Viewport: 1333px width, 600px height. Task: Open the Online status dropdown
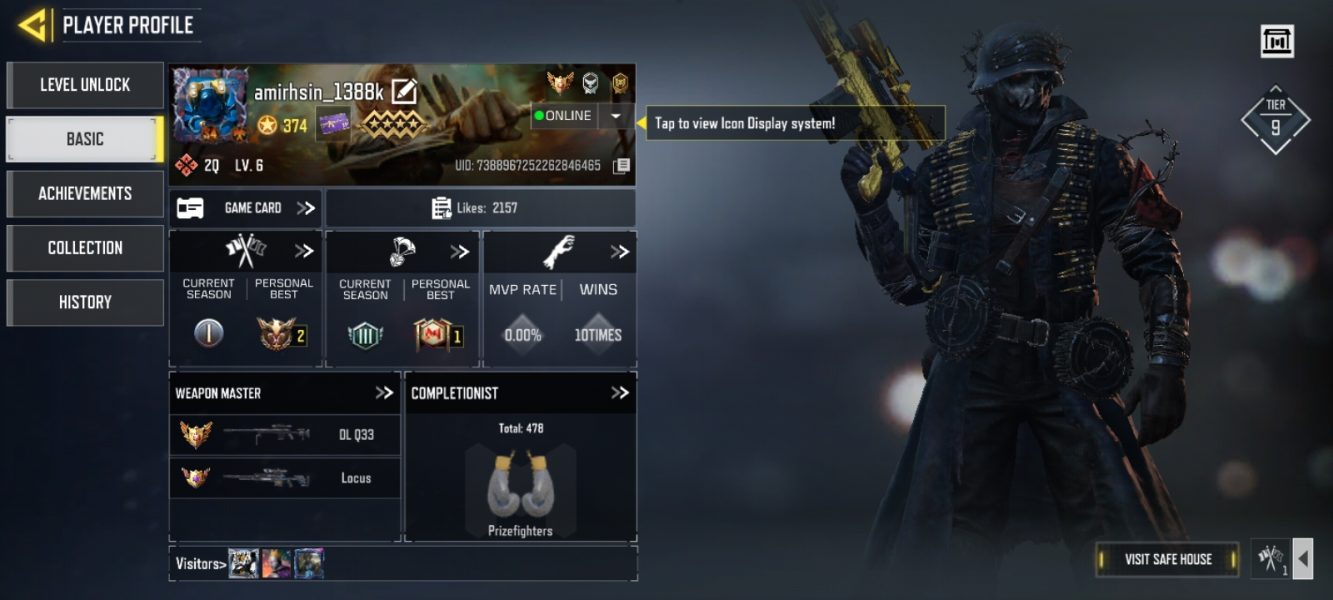615,116
